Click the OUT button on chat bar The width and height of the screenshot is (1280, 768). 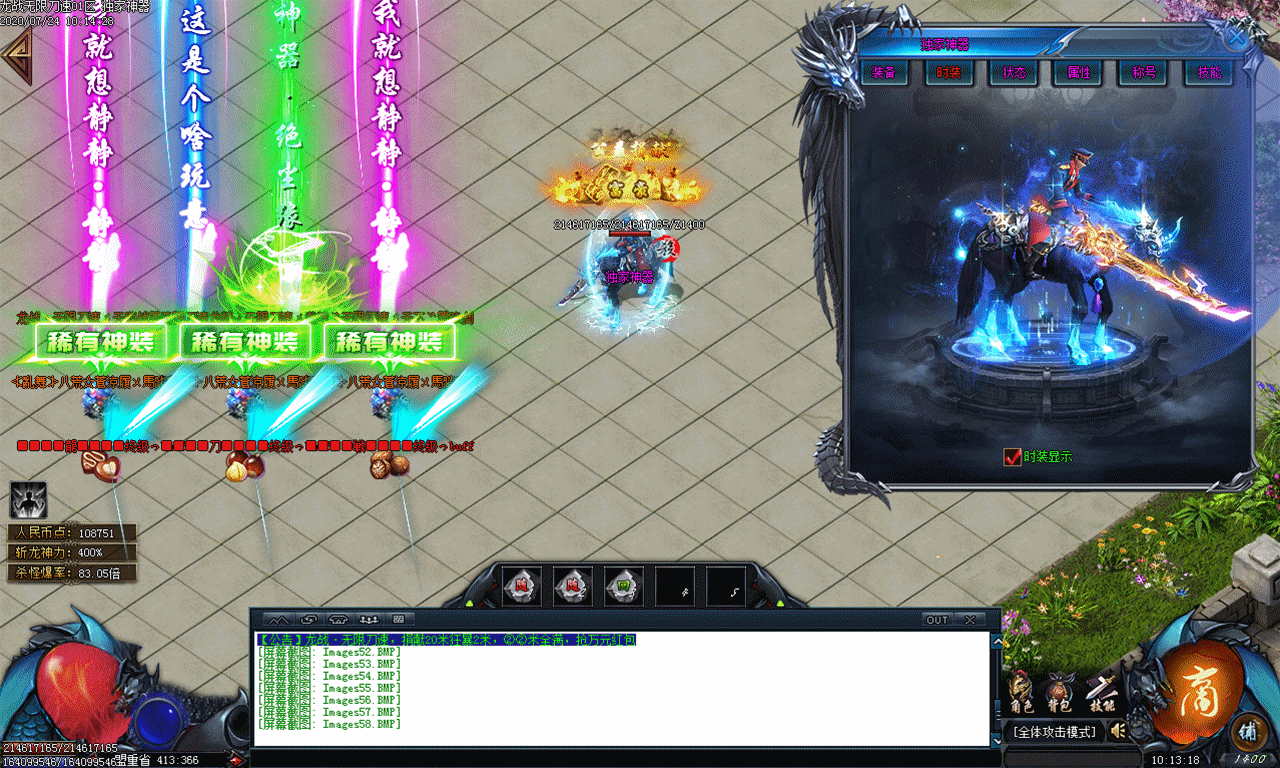[937, 620]
